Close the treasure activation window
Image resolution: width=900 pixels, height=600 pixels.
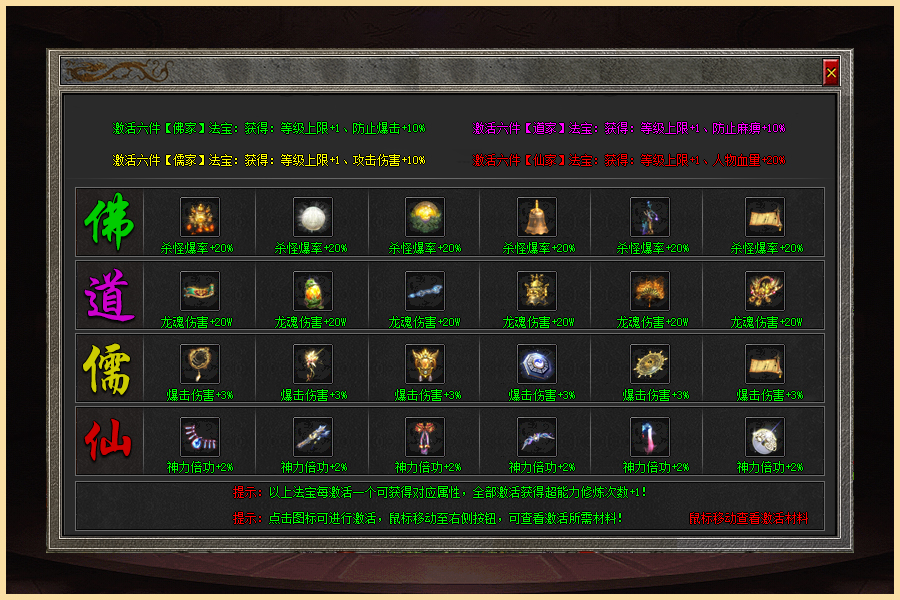coord(831,72)
